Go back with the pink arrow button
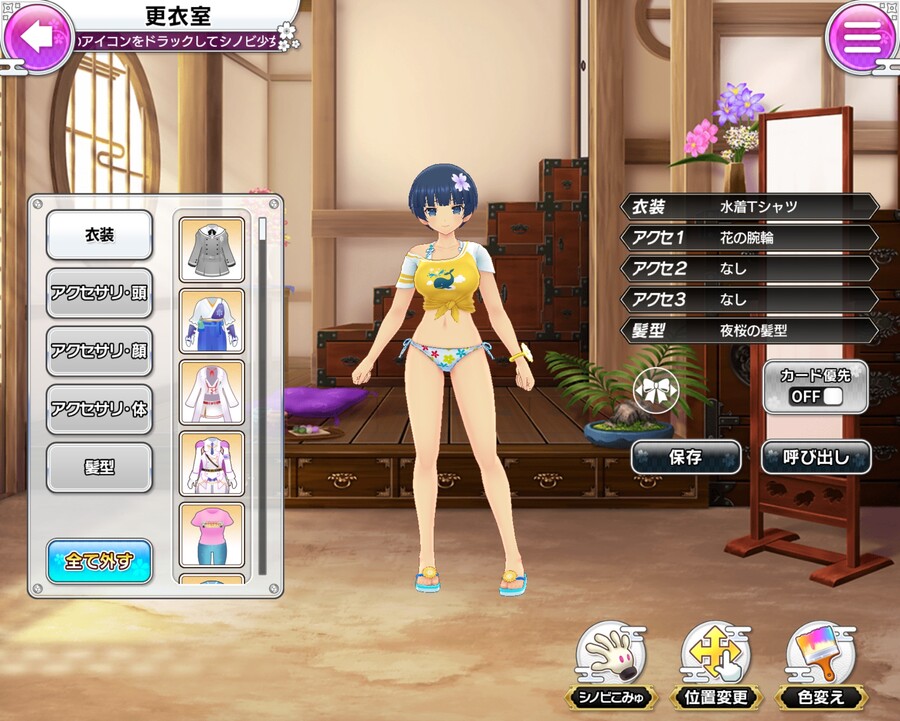This screenshot has height=721, width=900. [37, 36]
